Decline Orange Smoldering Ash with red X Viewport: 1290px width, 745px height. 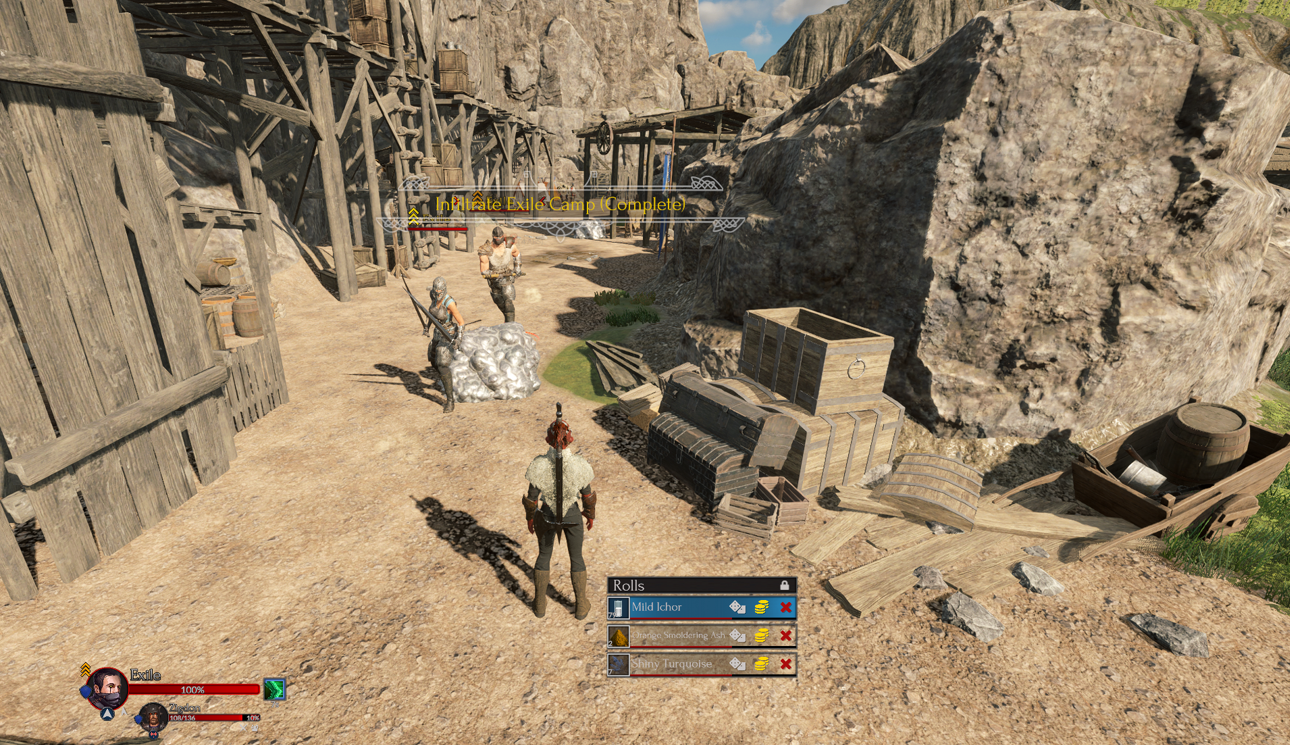pos(786,635)
